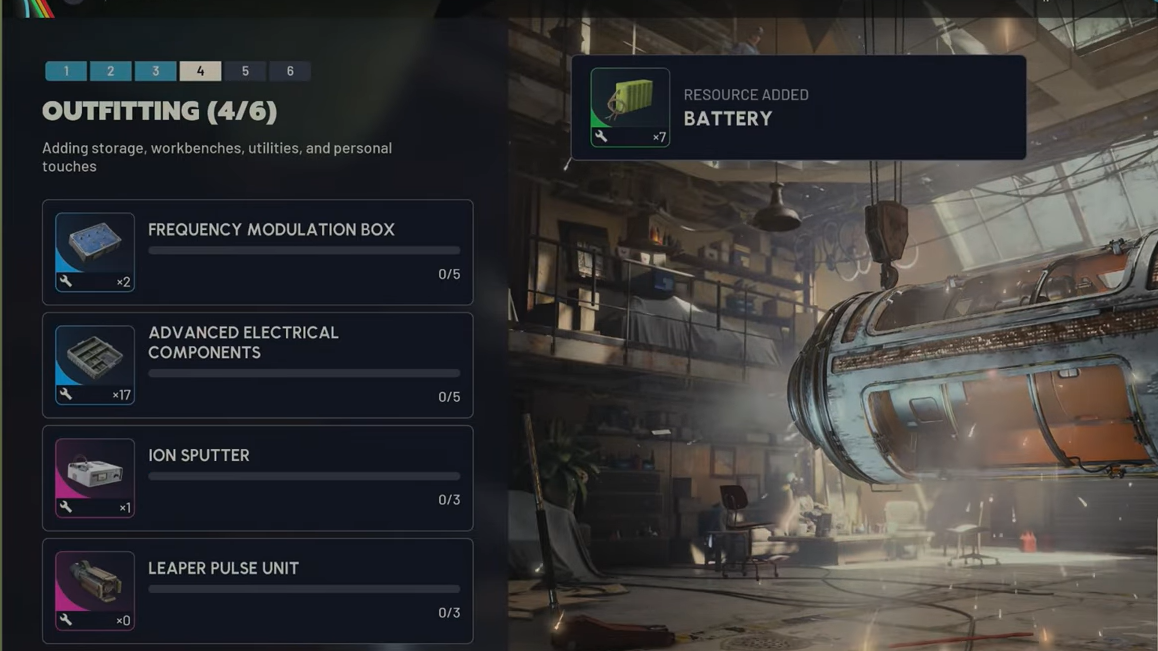The width and height of the screenshot is (1158, 651).
Task: Click the Advanced Electrical Components item icon
Action: coord(95,365)
